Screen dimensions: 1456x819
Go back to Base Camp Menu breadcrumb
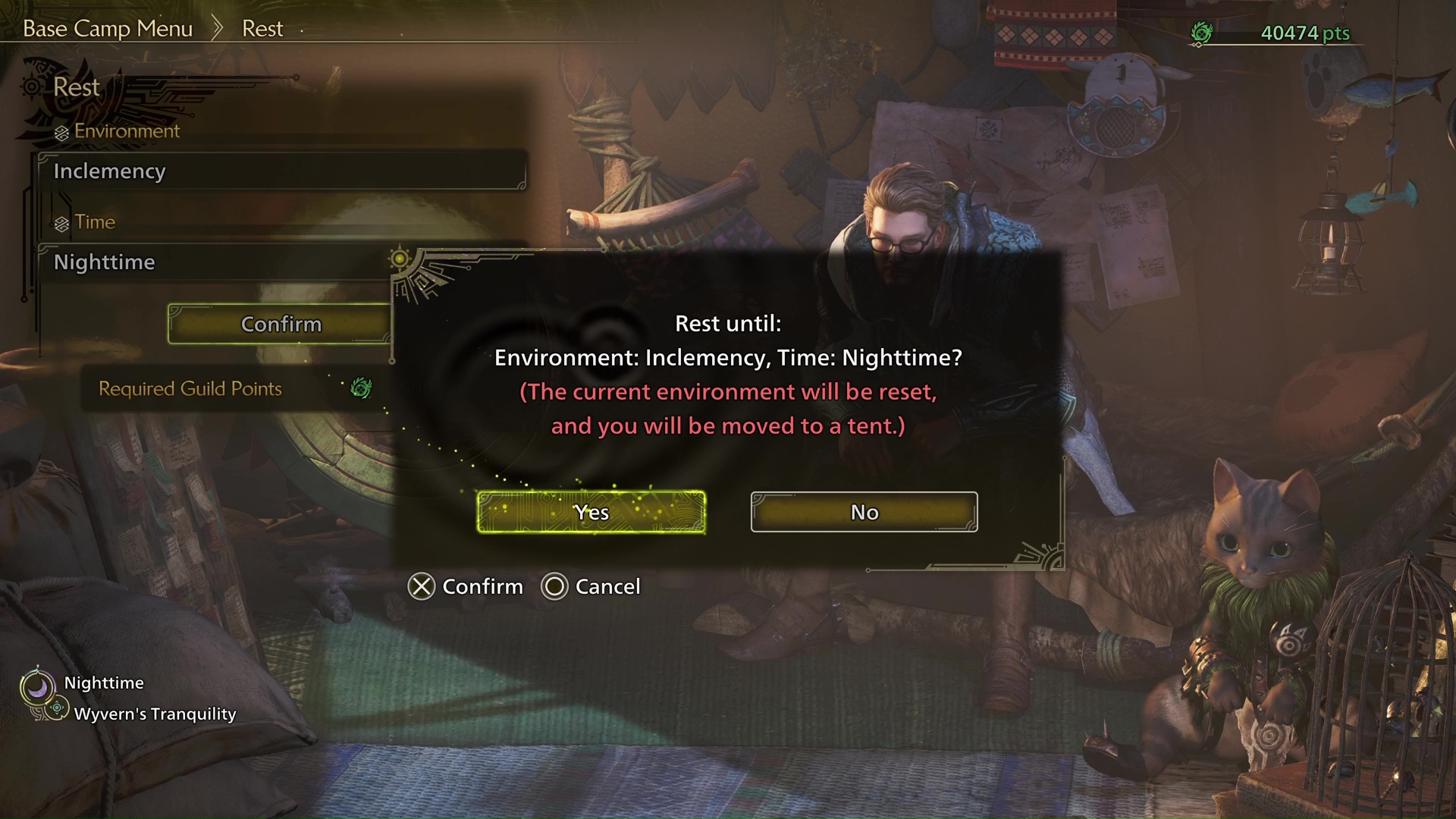pyautogui.click(x=108, y=29)
